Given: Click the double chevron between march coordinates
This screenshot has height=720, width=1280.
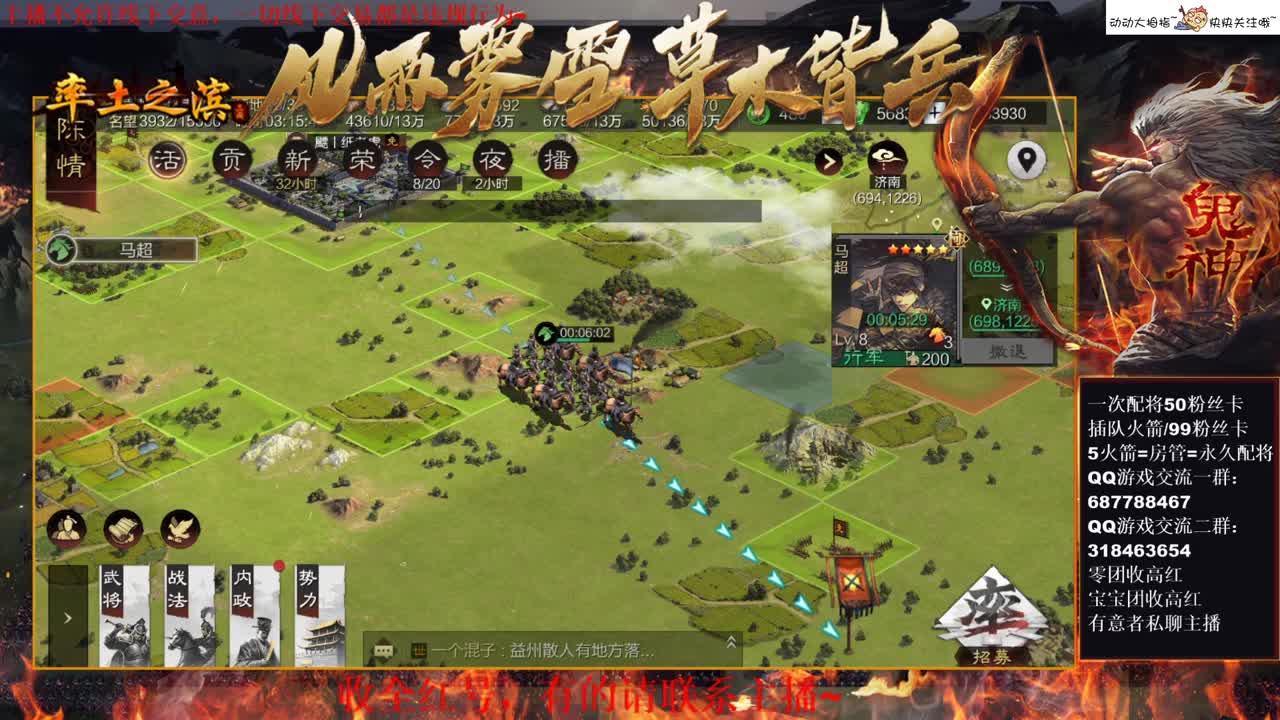Looking at the screenshot, I should (x=1006, y=287).
